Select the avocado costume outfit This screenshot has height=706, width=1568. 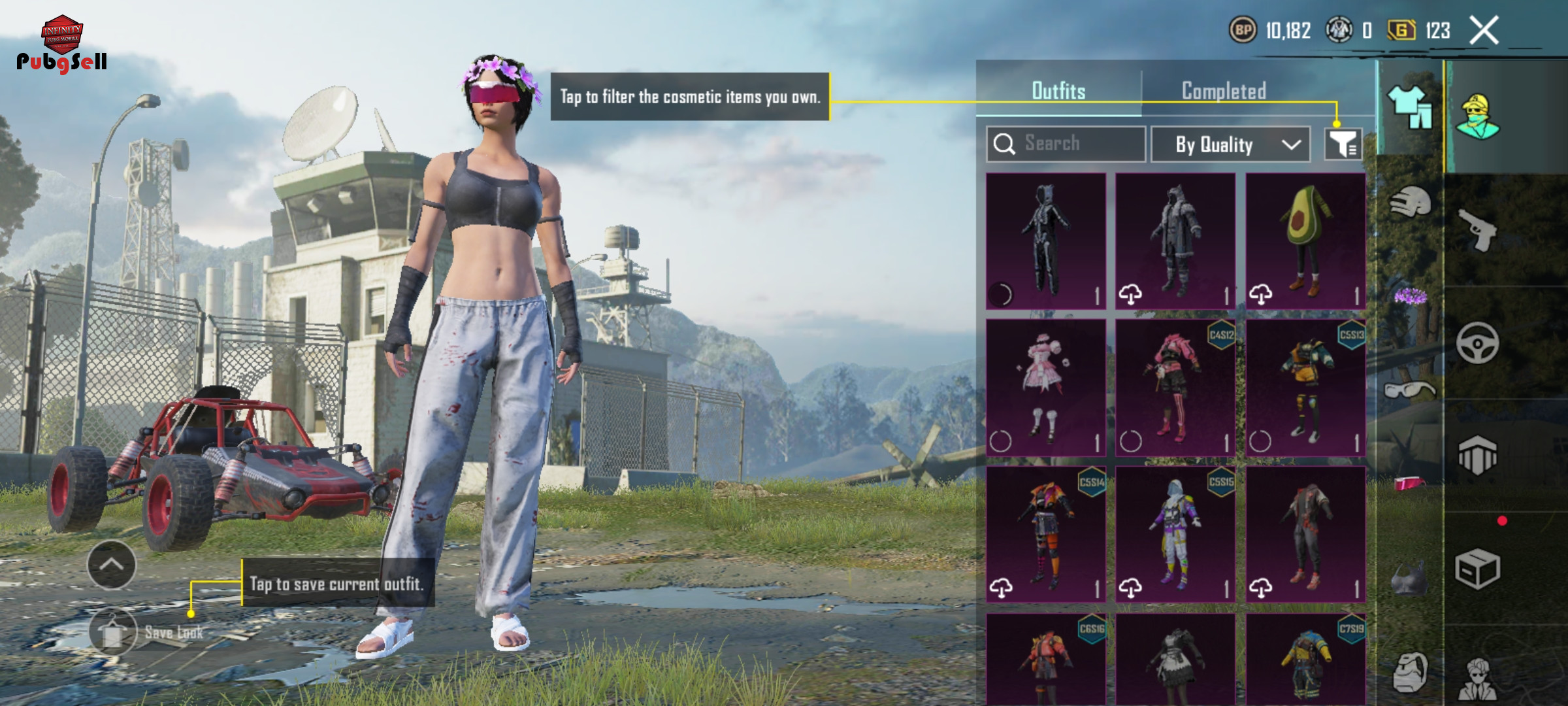(x=1305, y=241)
